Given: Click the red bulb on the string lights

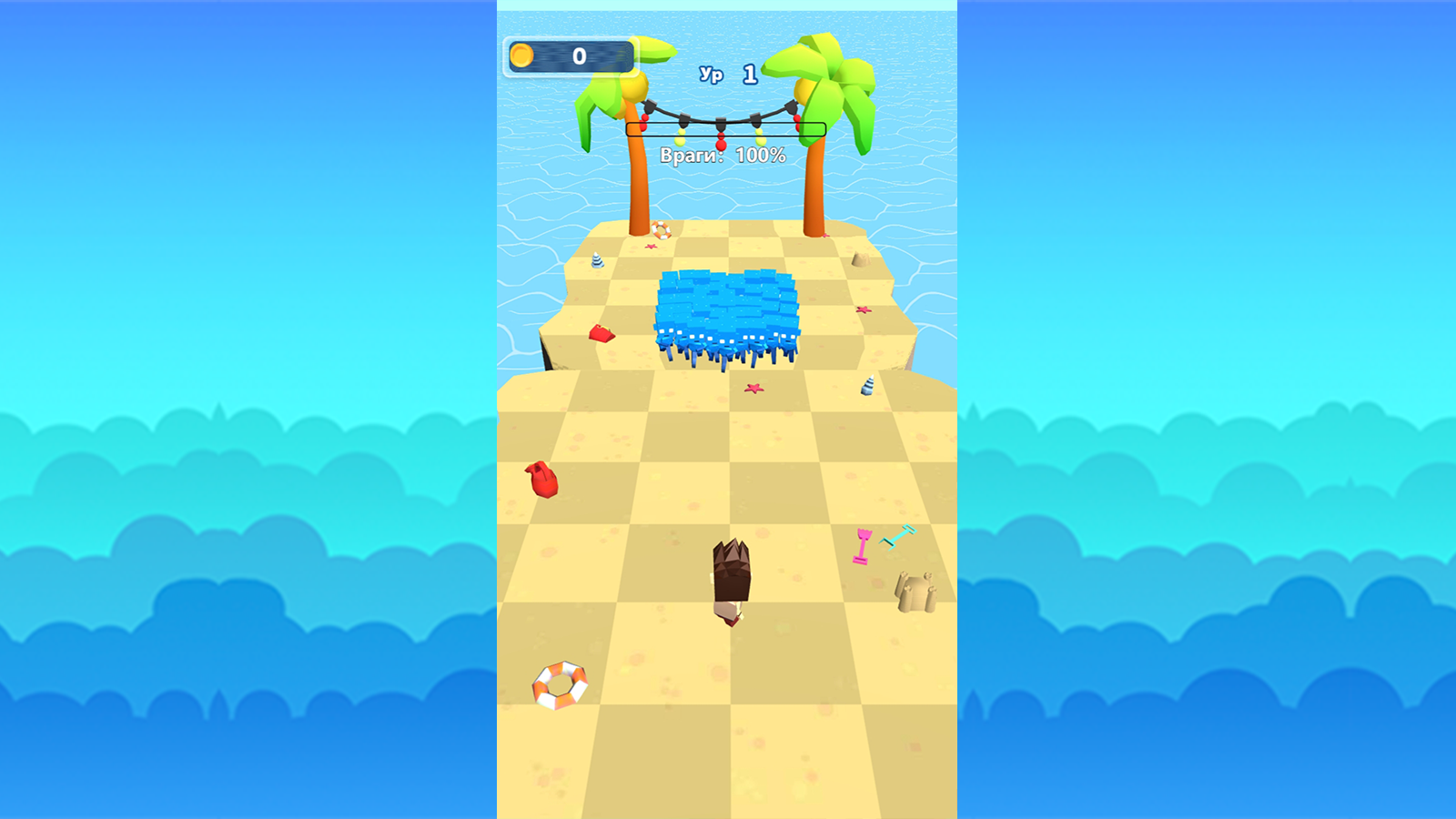Looking at the screenshot, I should point(721,144).
